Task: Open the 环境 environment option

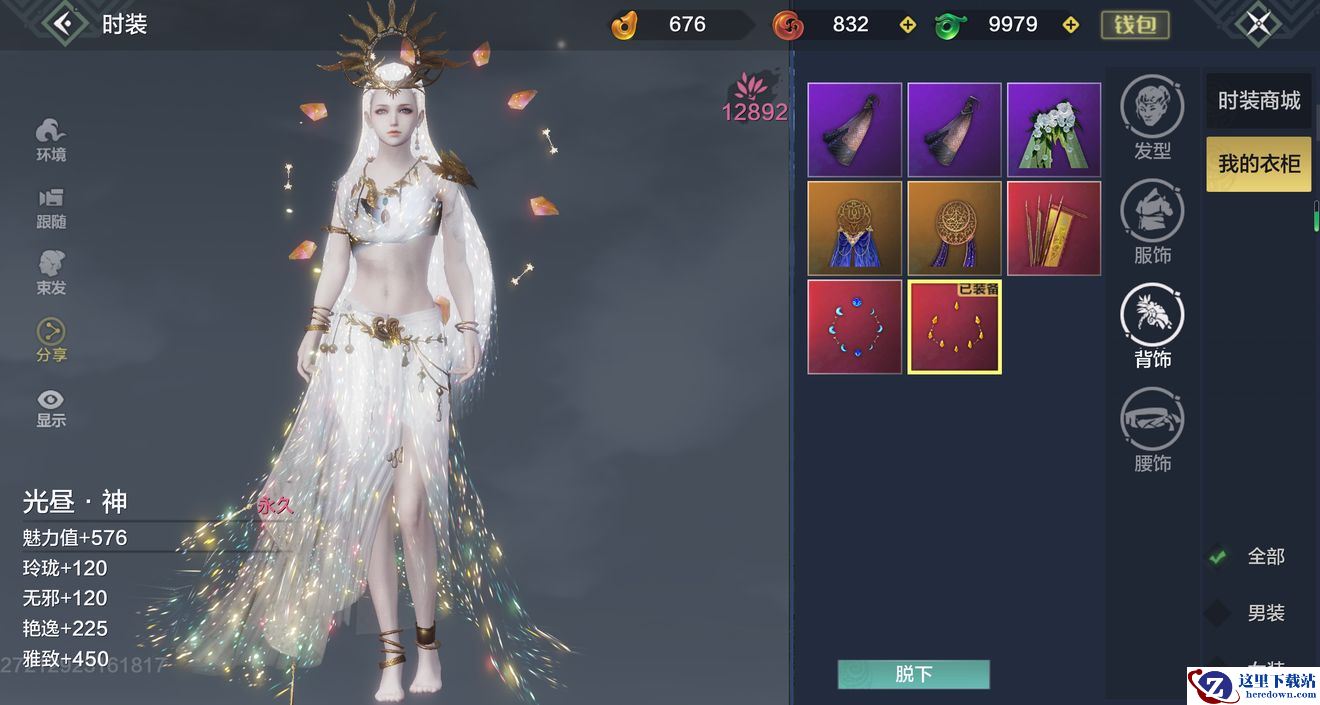Action: coord(51,139)
